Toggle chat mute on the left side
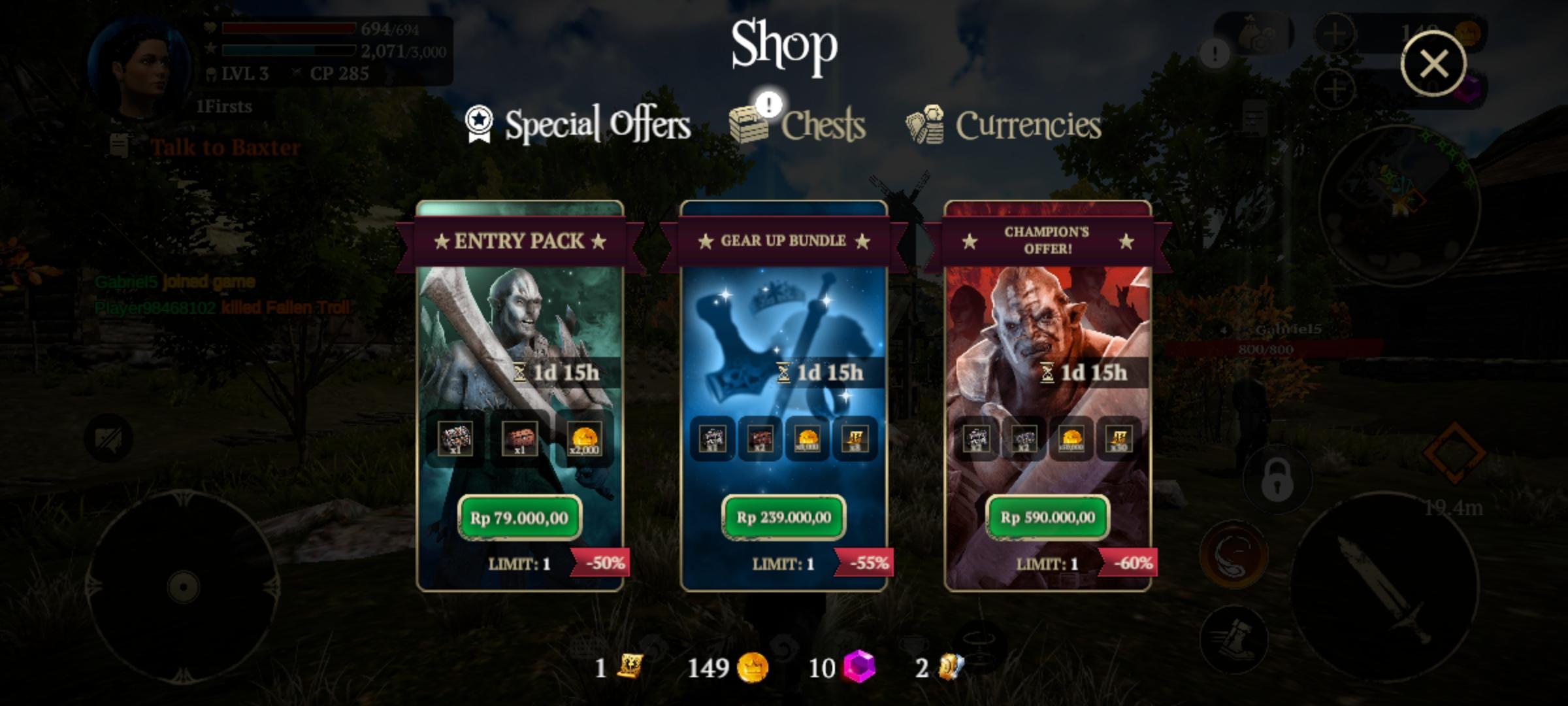This screenshot has height=706, width=1568. point(110,438)
